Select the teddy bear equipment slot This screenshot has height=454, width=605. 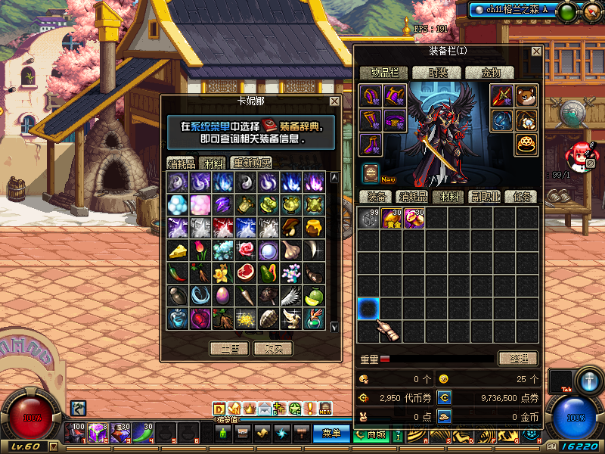click(x=526, y=96)
